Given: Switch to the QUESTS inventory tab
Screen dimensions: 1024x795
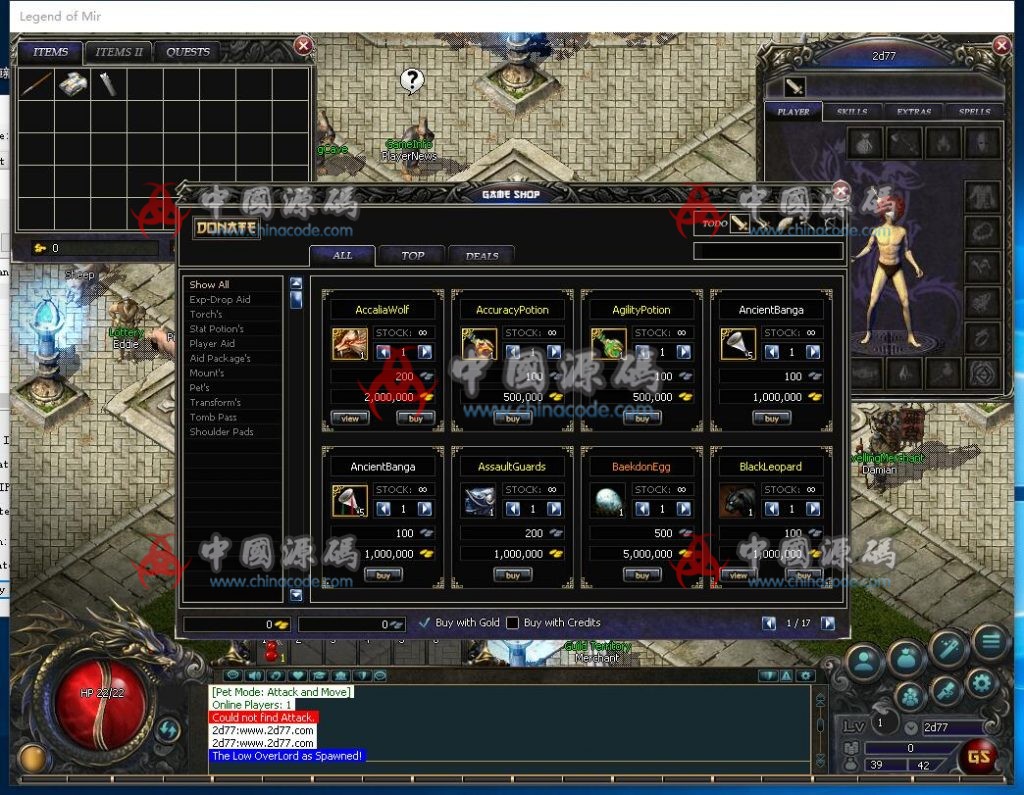Looking at the screenshot, I should (188, 52).
